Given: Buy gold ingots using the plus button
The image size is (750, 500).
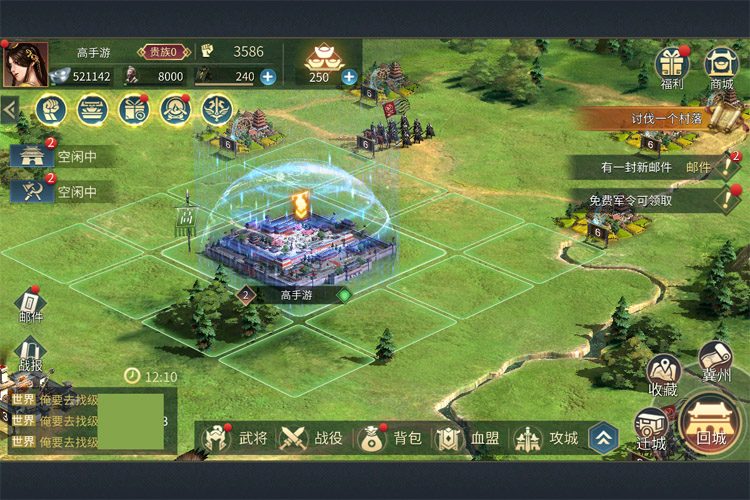Looking at the screenshot, I should [x=349, y=76].
